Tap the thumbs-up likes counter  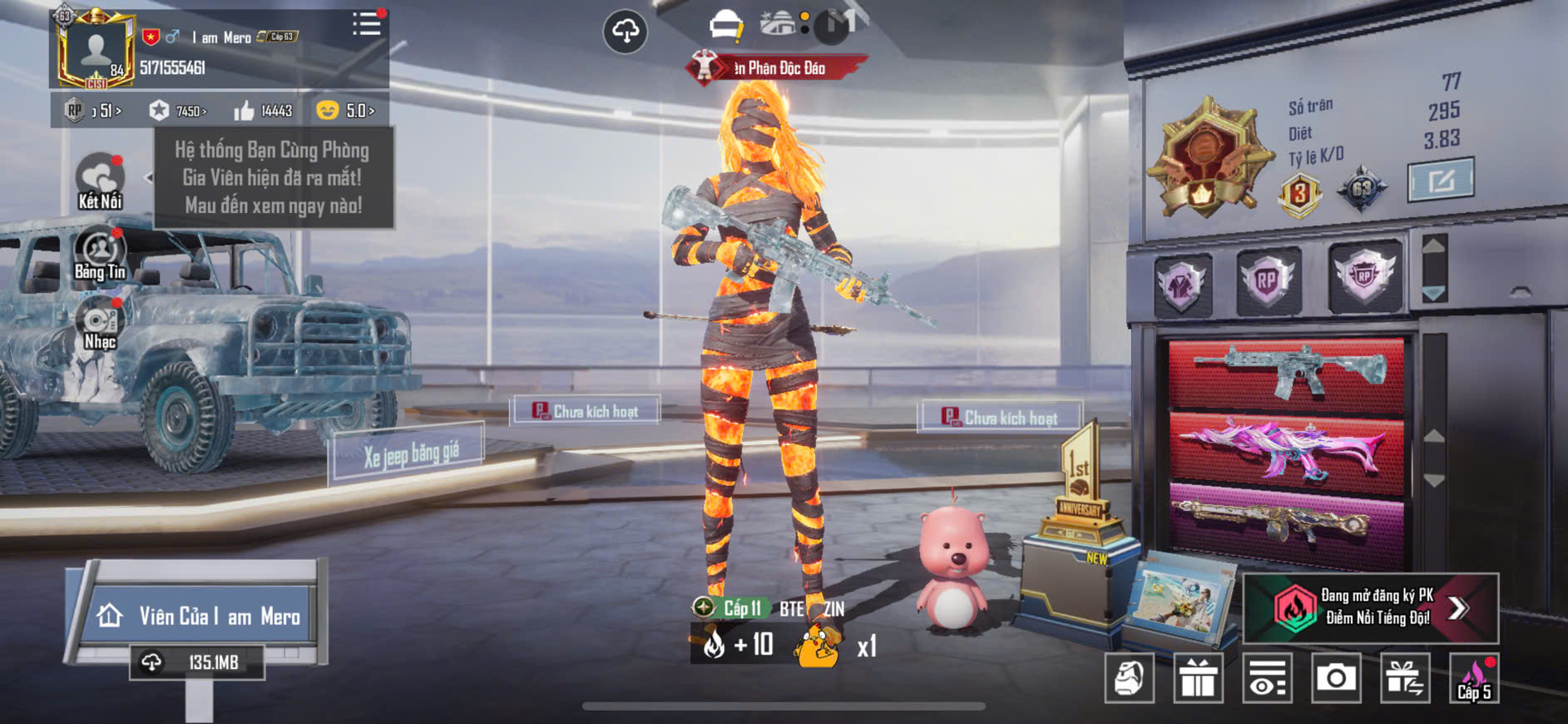click(263, 111)
